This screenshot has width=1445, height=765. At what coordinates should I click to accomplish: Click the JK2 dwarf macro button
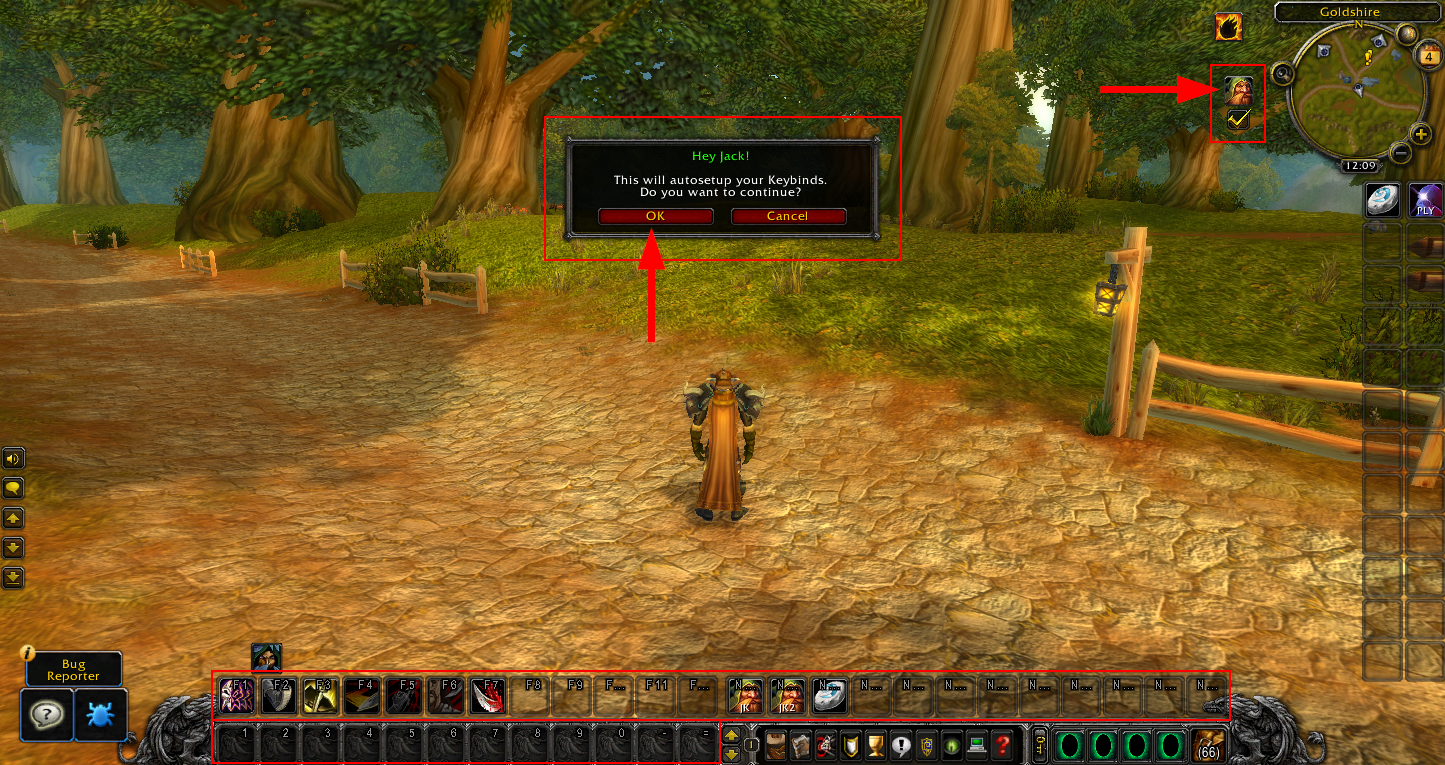pyautogui.click(x=787, y=695)
